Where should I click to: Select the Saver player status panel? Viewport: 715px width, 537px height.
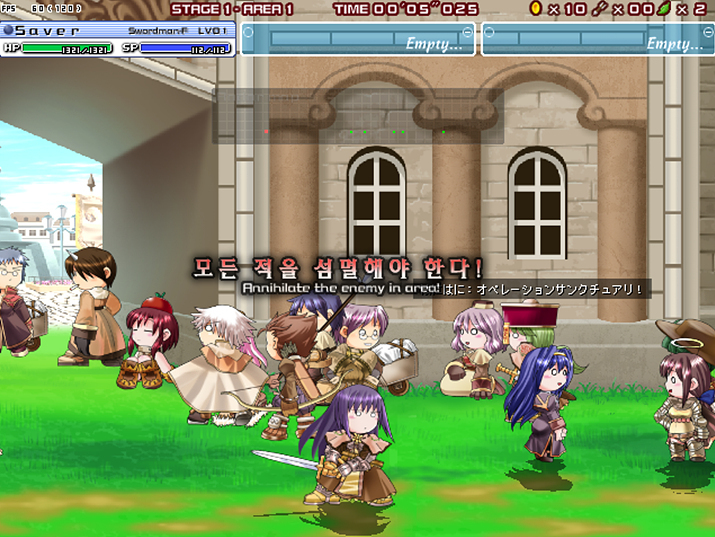118,39
